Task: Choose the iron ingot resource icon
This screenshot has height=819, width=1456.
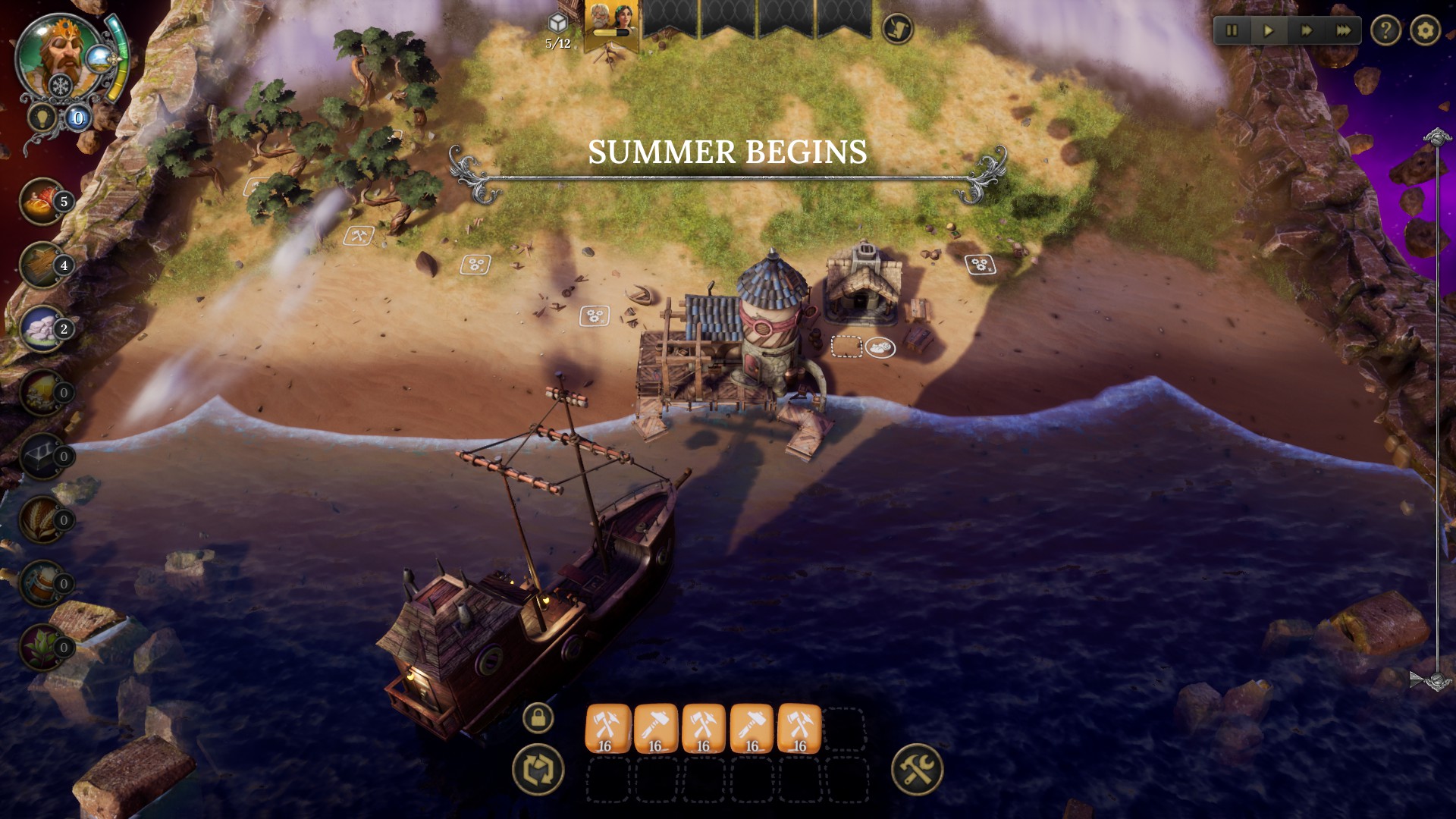Action: [43, 456]
